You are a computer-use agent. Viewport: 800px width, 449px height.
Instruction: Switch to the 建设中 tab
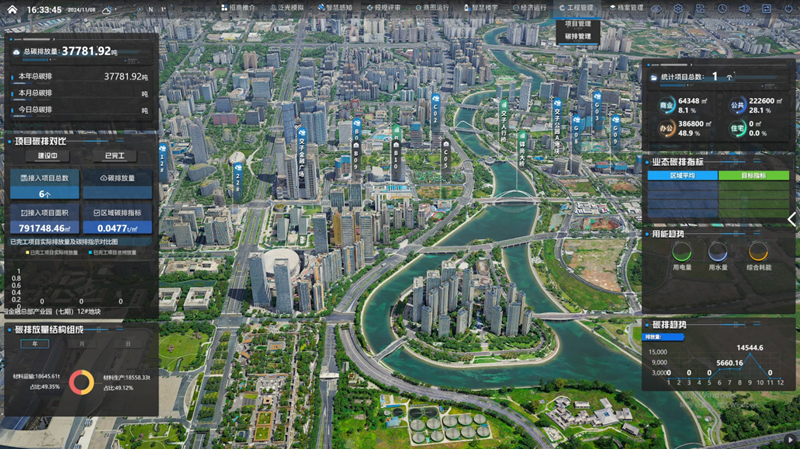click(47, 156)
